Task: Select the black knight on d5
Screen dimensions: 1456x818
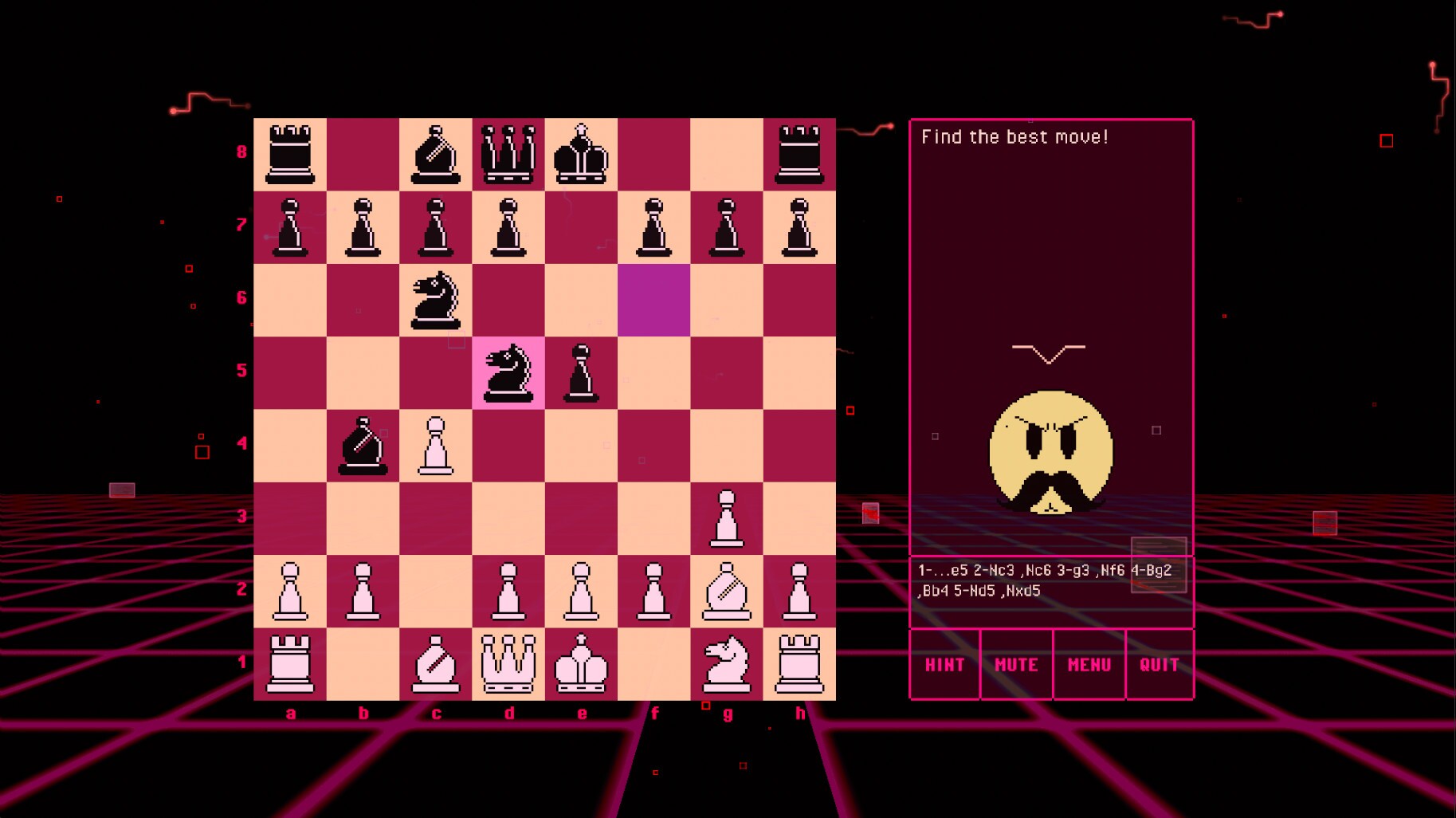Action: (508, 371)
